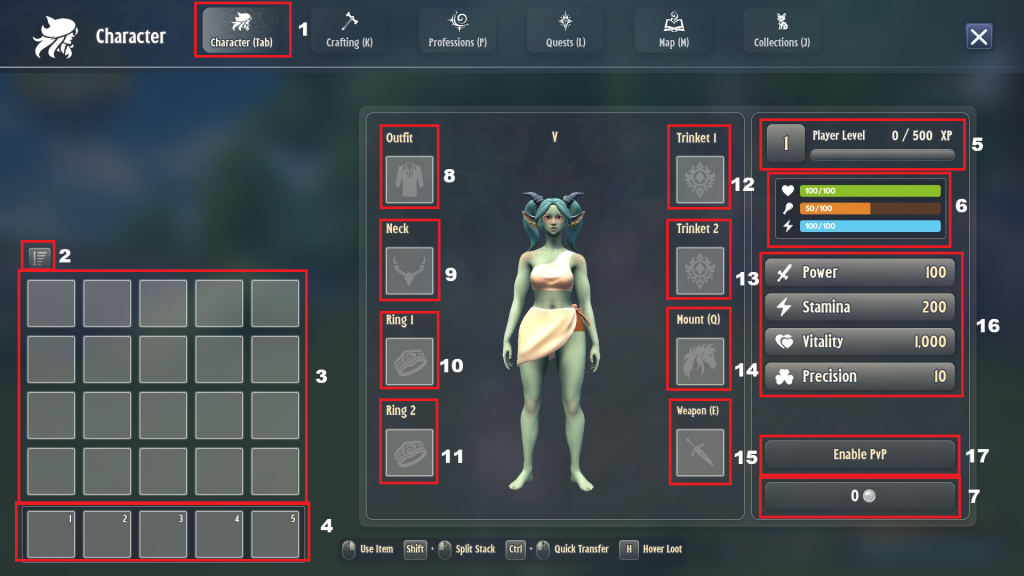Choose the Ring 1 slot

[x=409, y=362]
